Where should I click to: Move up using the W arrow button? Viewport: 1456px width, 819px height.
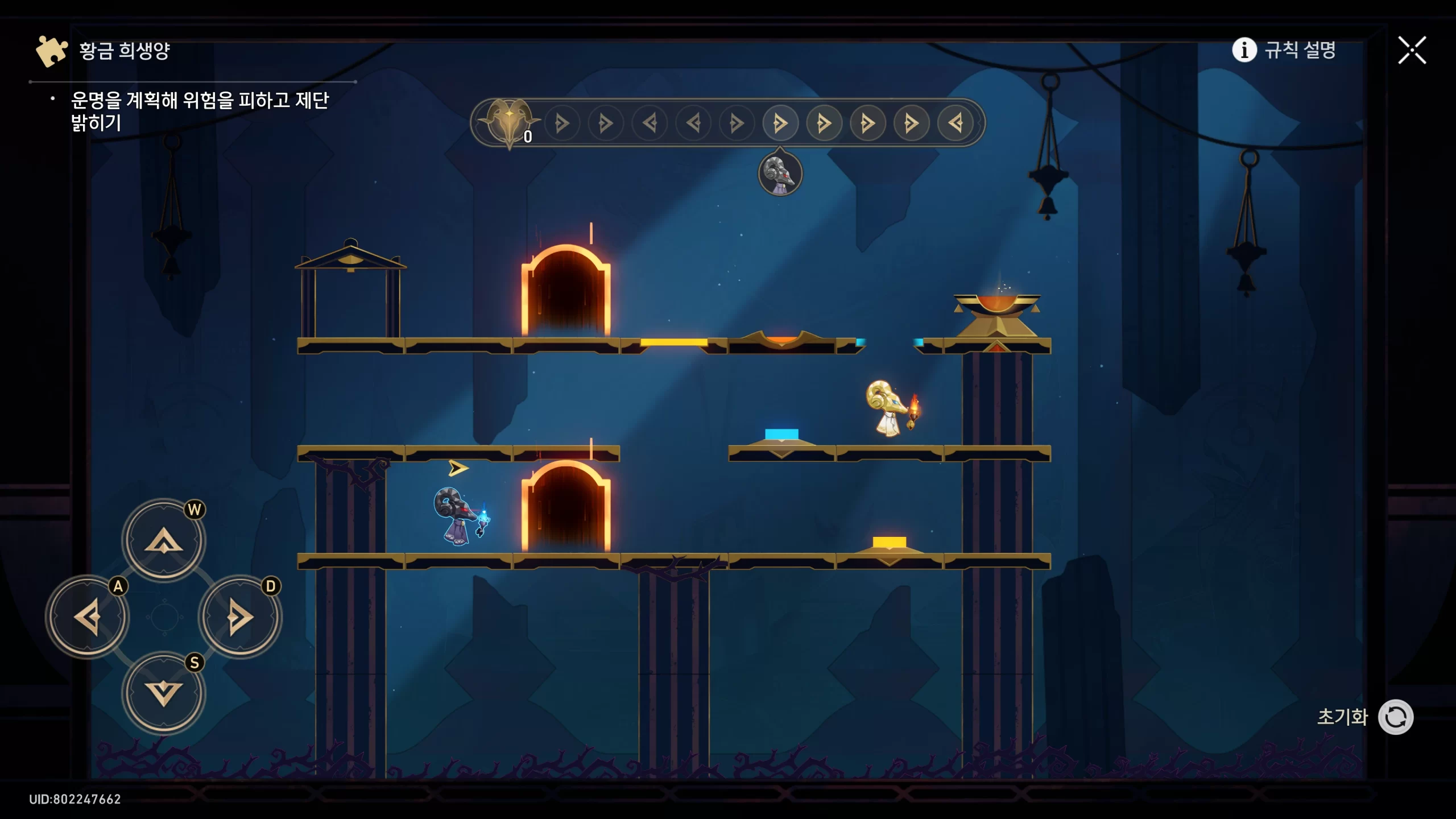[164, 540]
